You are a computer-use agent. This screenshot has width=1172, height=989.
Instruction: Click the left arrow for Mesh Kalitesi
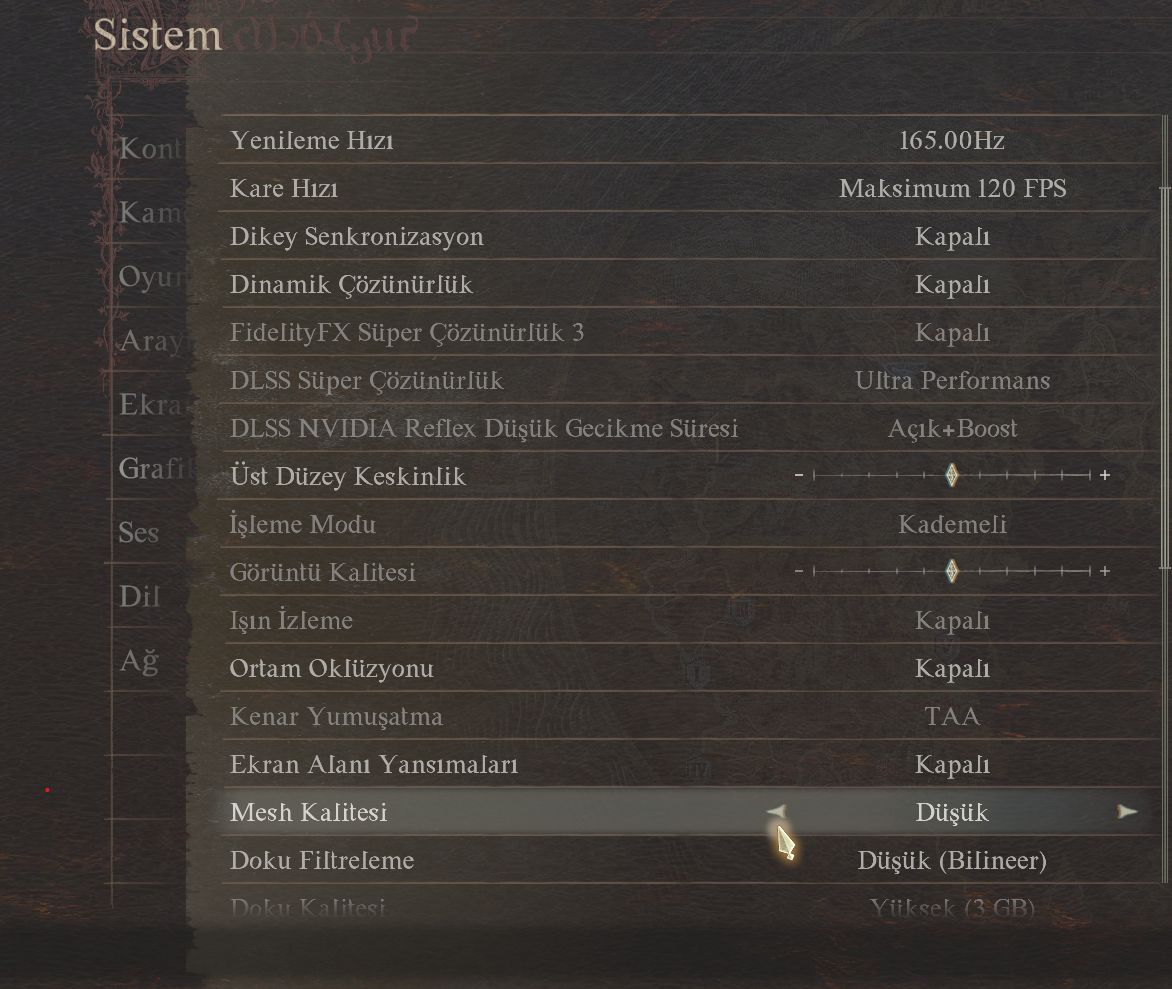[x=777, y=812]
